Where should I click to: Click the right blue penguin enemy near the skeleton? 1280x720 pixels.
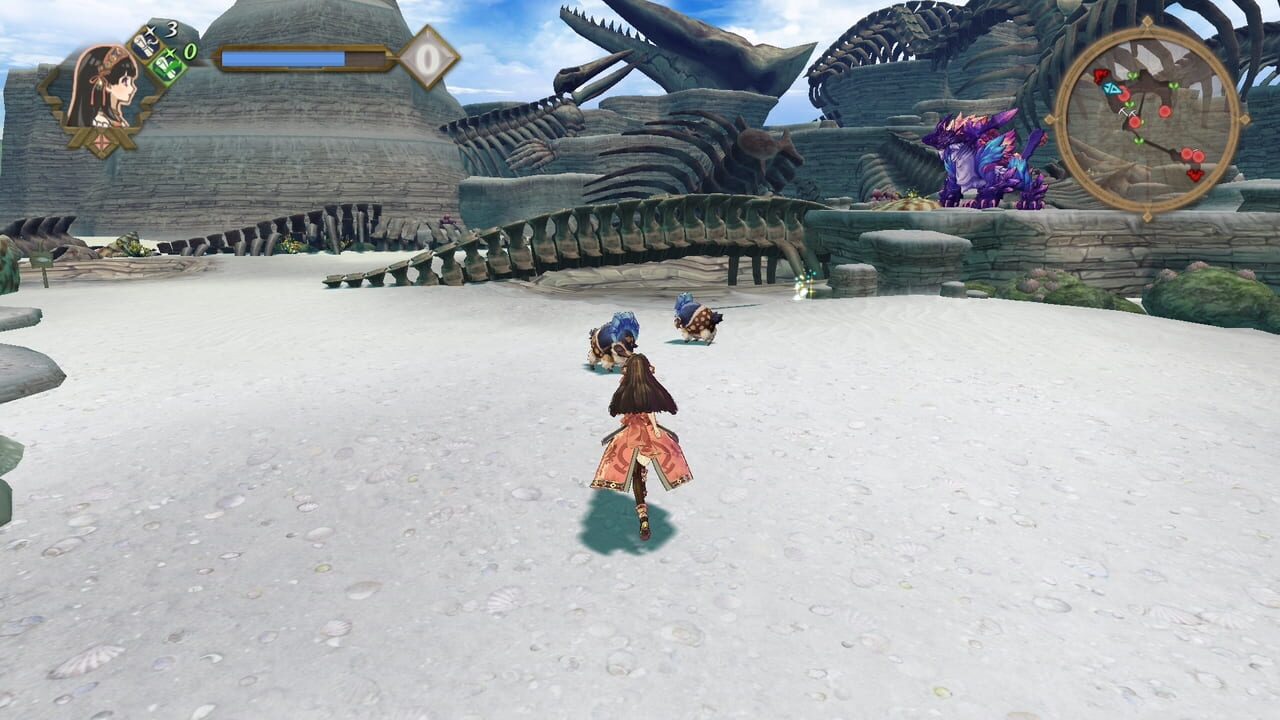pyautogui.click(x=696, y=318)
